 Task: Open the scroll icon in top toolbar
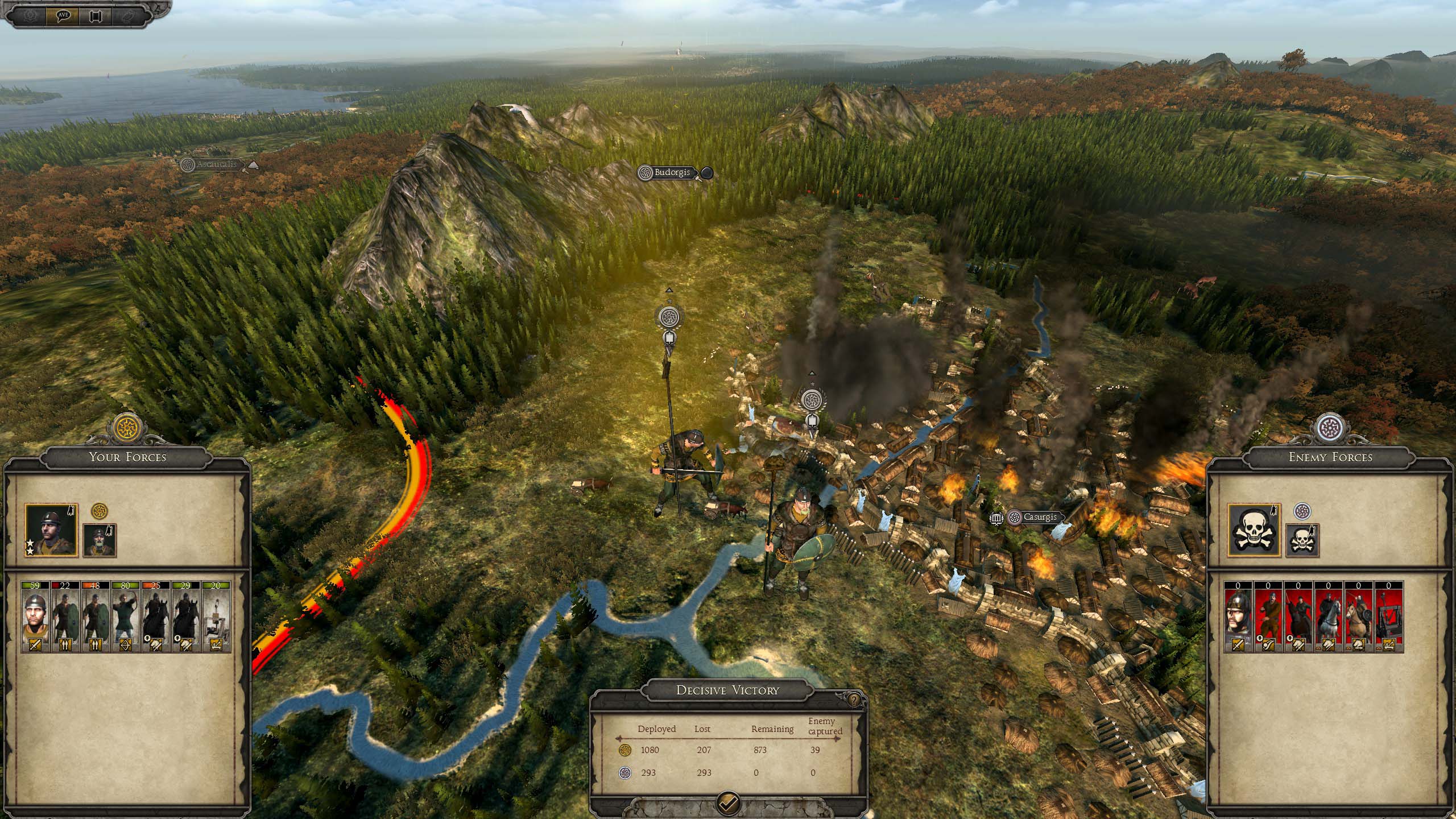pyautogui.click(x=95, y=15)
